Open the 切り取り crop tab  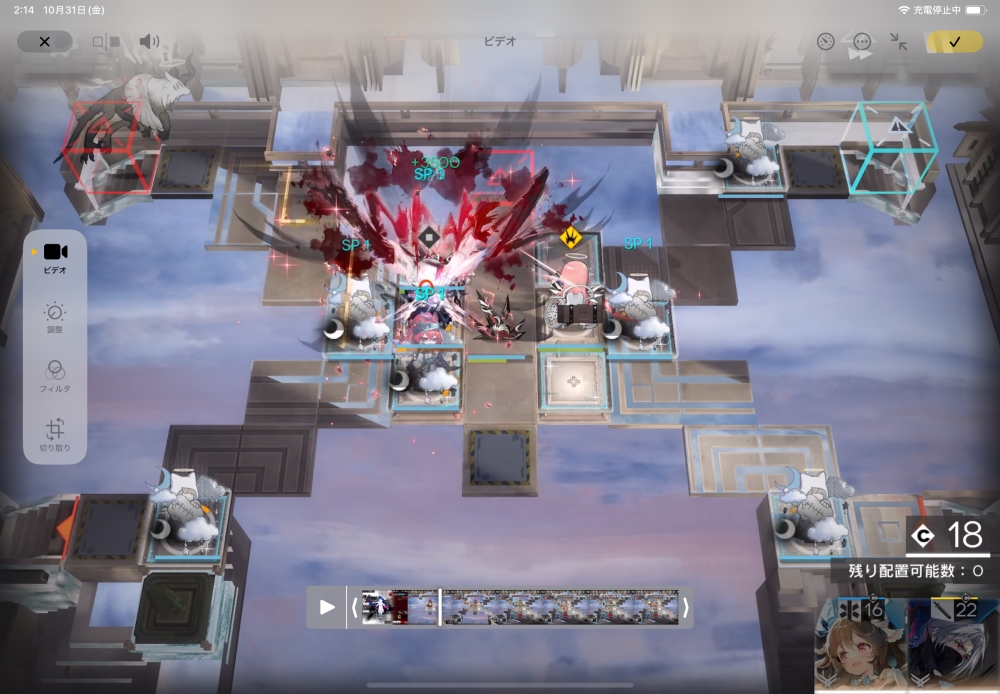point(55,435)
